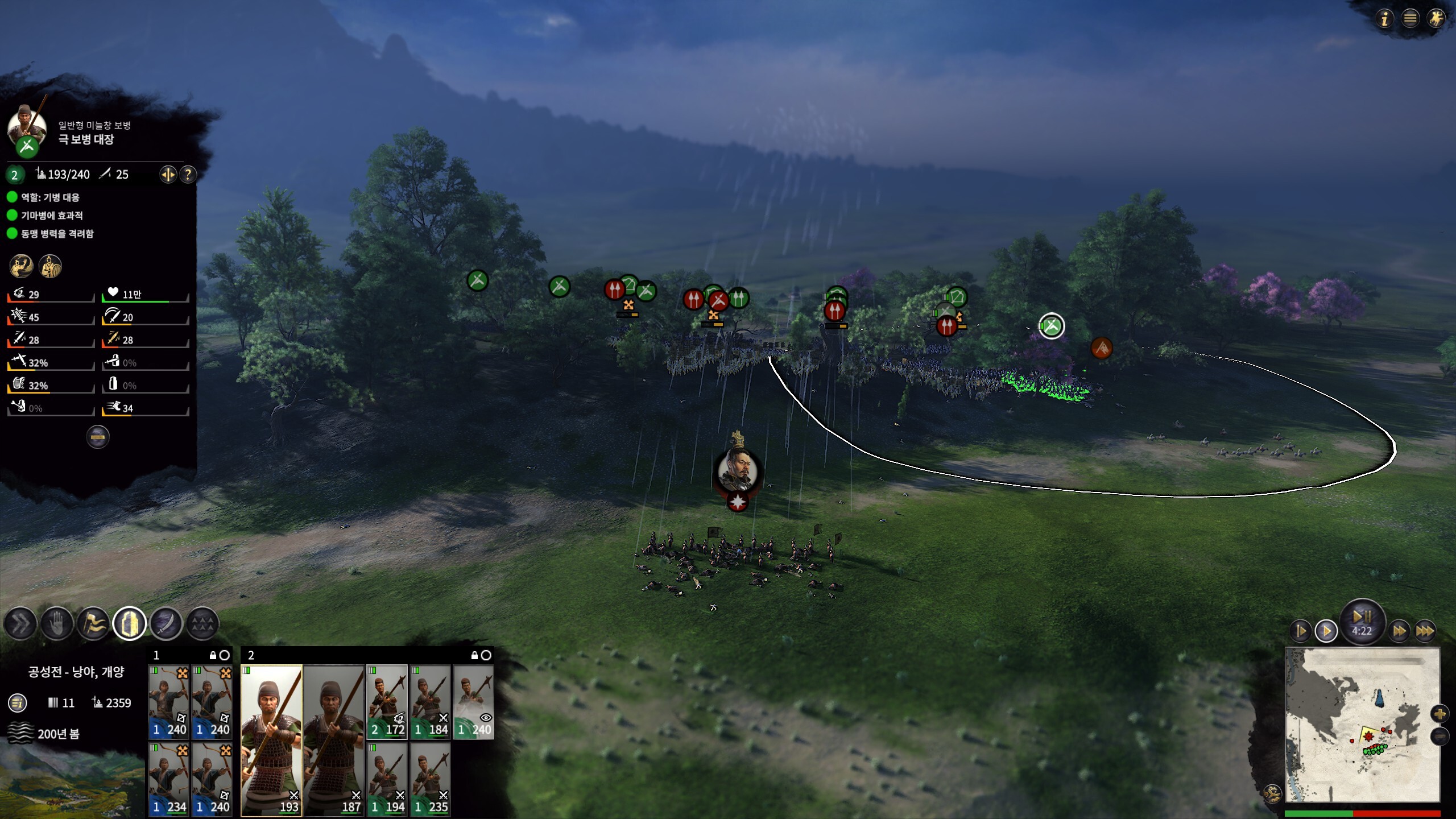Open the info button in top-right corner
Image resolution: width=1456 pixels, height=819 pixels.
click(1384, 19)
